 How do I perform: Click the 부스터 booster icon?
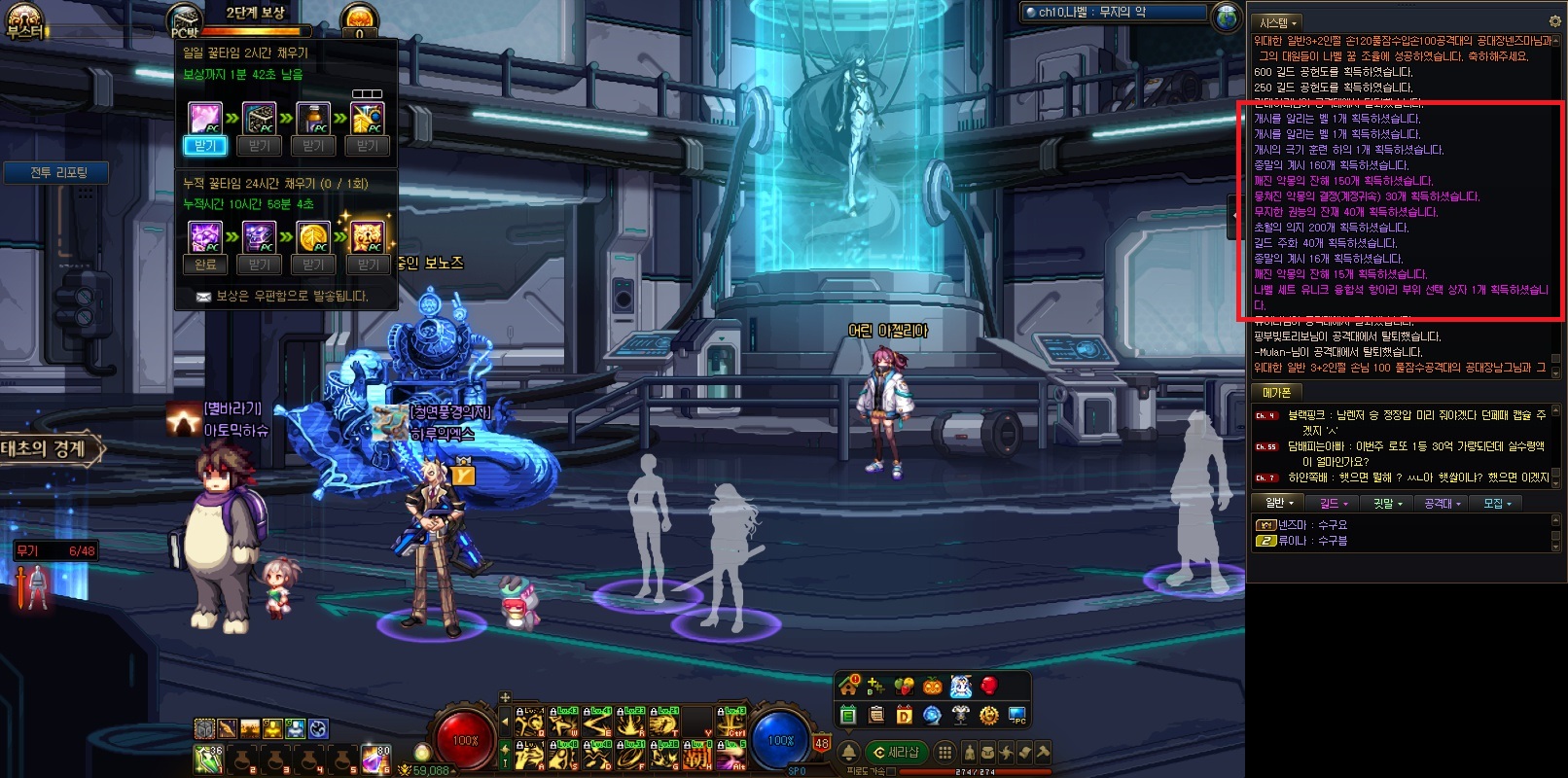[24, 21]
